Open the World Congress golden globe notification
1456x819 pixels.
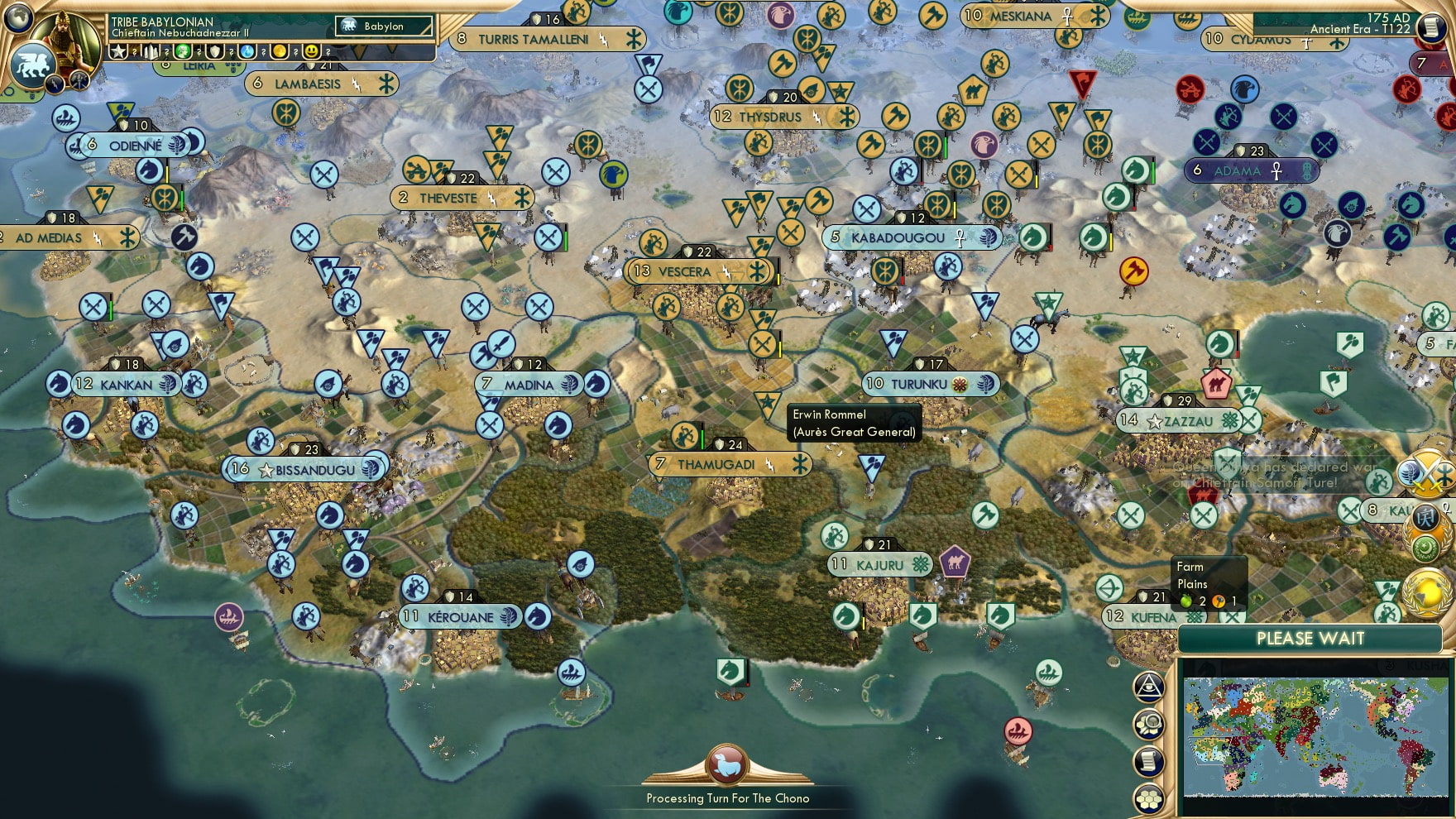coord(1430,592)
